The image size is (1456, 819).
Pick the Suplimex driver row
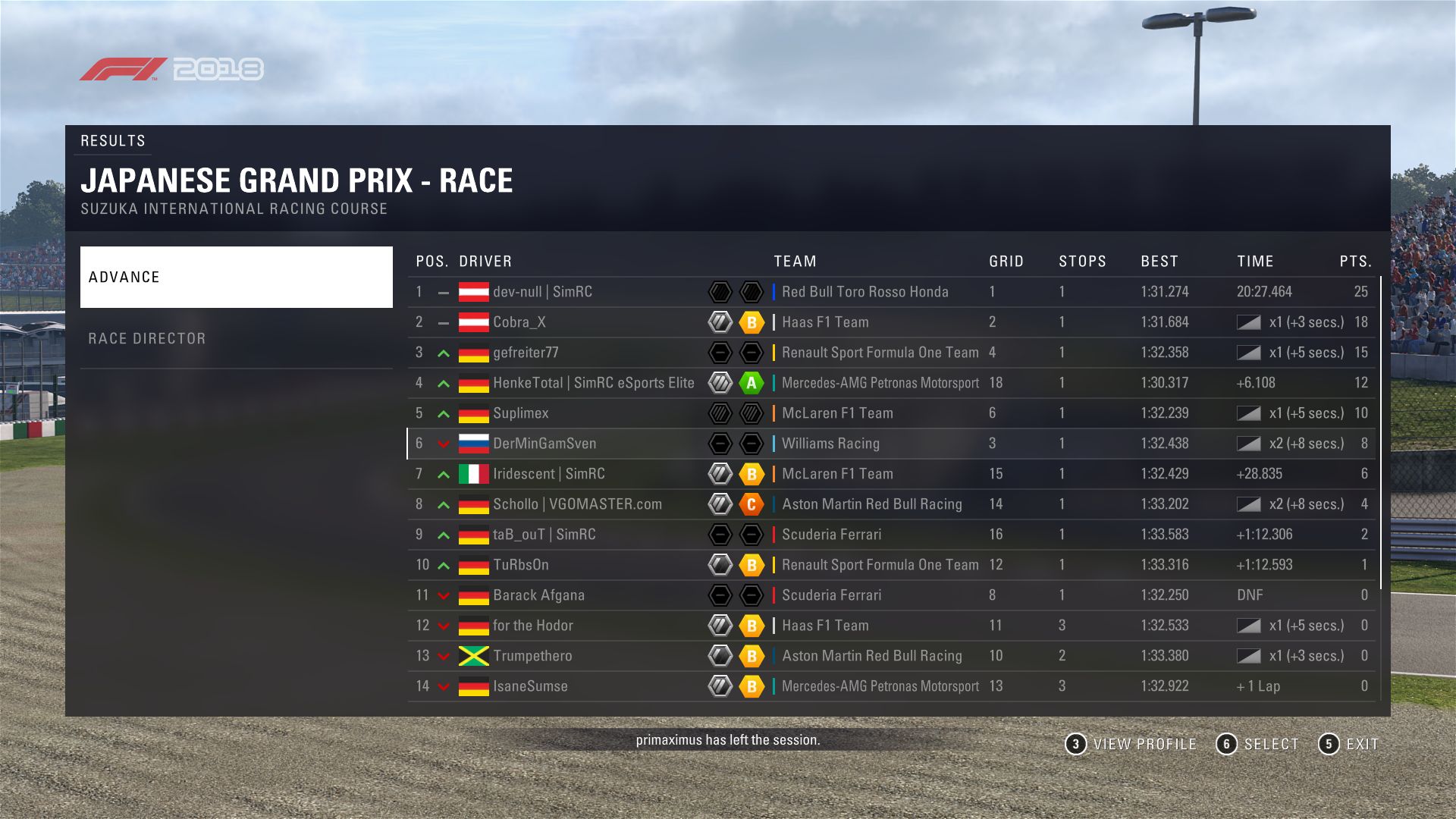(x=520, y=413)
